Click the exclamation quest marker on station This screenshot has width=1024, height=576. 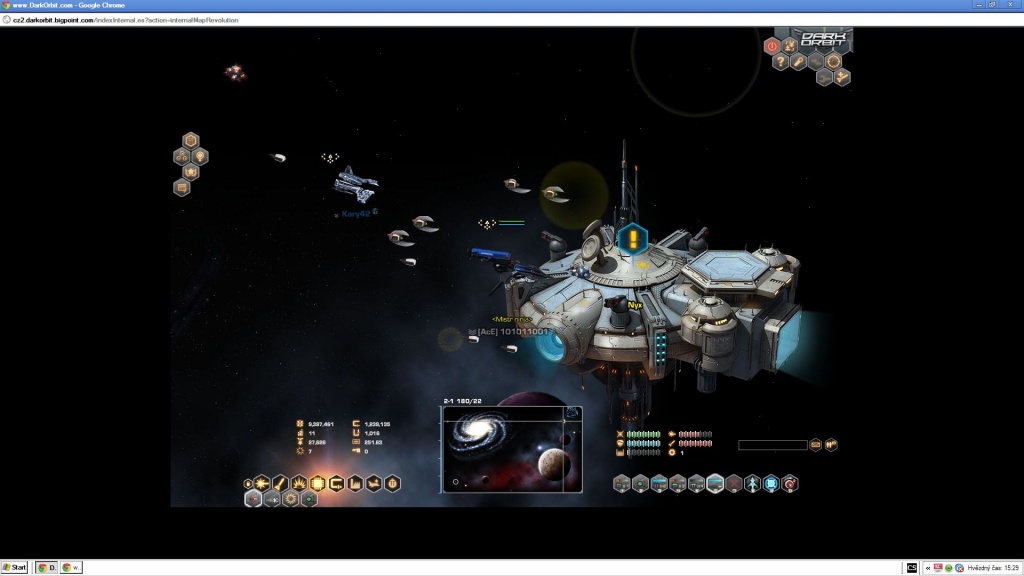click(632, 239)
